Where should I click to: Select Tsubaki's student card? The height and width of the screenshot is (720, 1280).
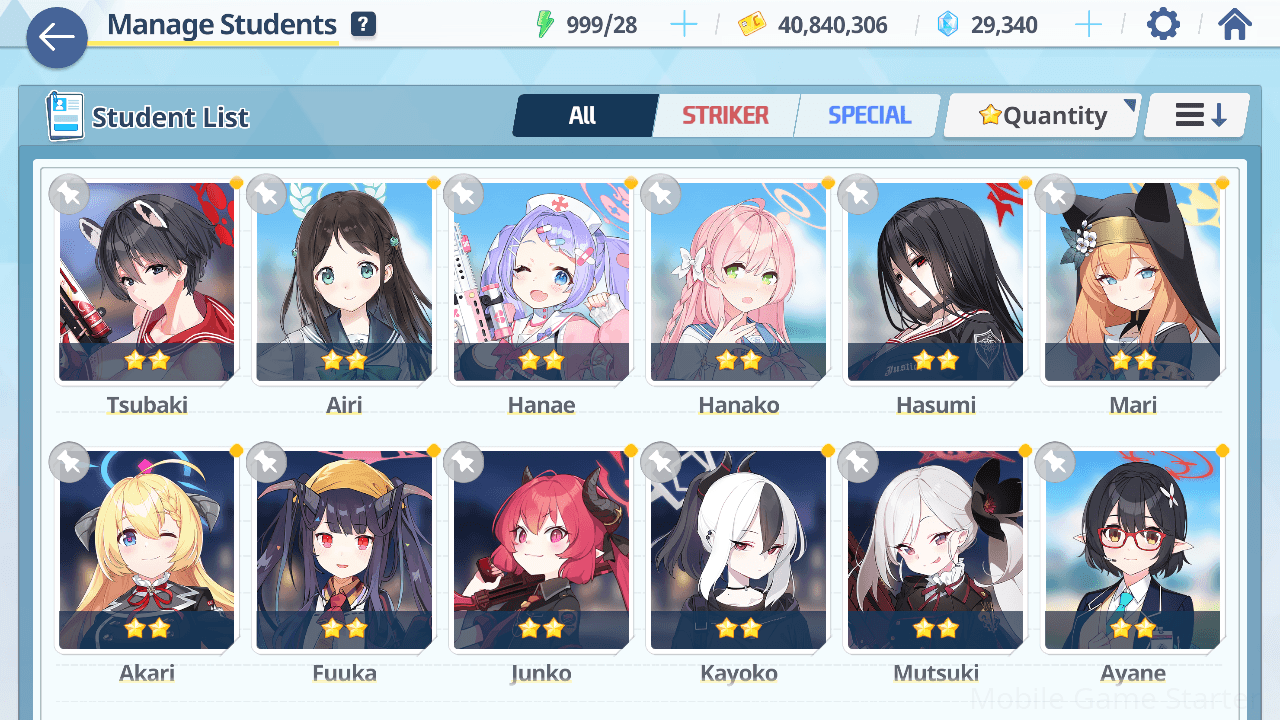point(147,282)
